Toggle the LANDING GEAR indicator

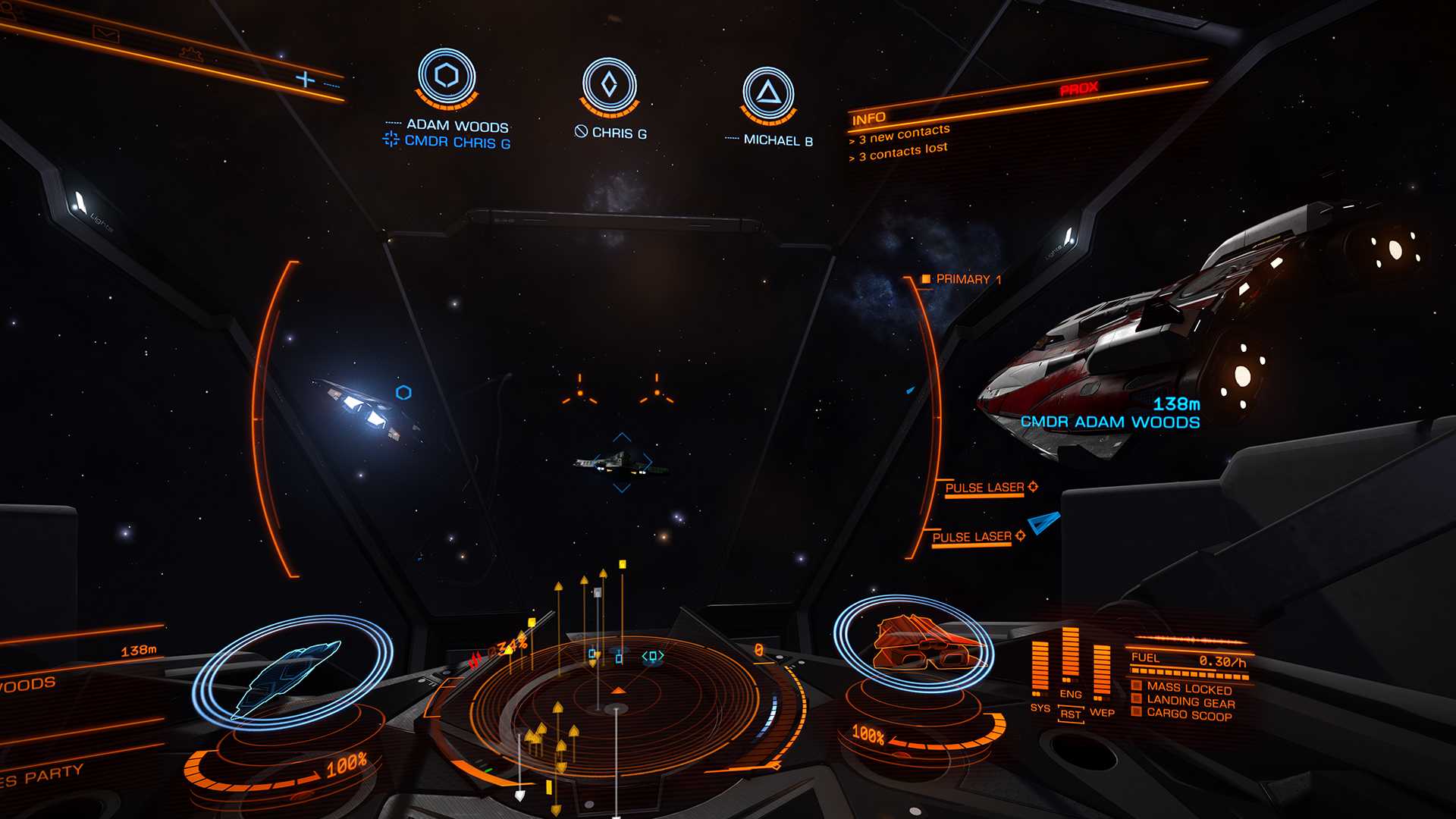click(x=1190, y=701)
